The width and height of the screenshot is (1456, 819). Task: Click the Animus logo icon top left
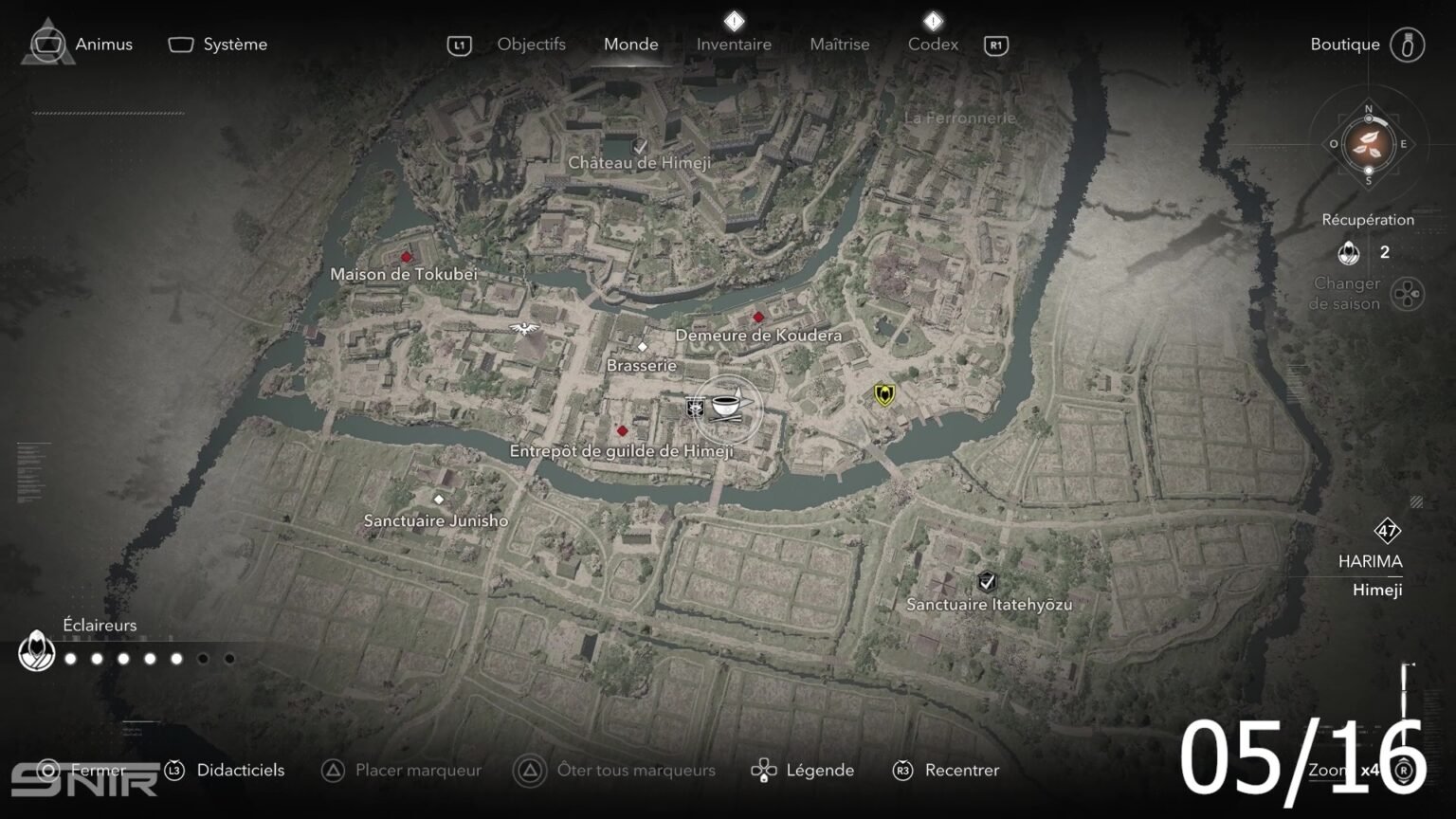(x=45, y=42)
